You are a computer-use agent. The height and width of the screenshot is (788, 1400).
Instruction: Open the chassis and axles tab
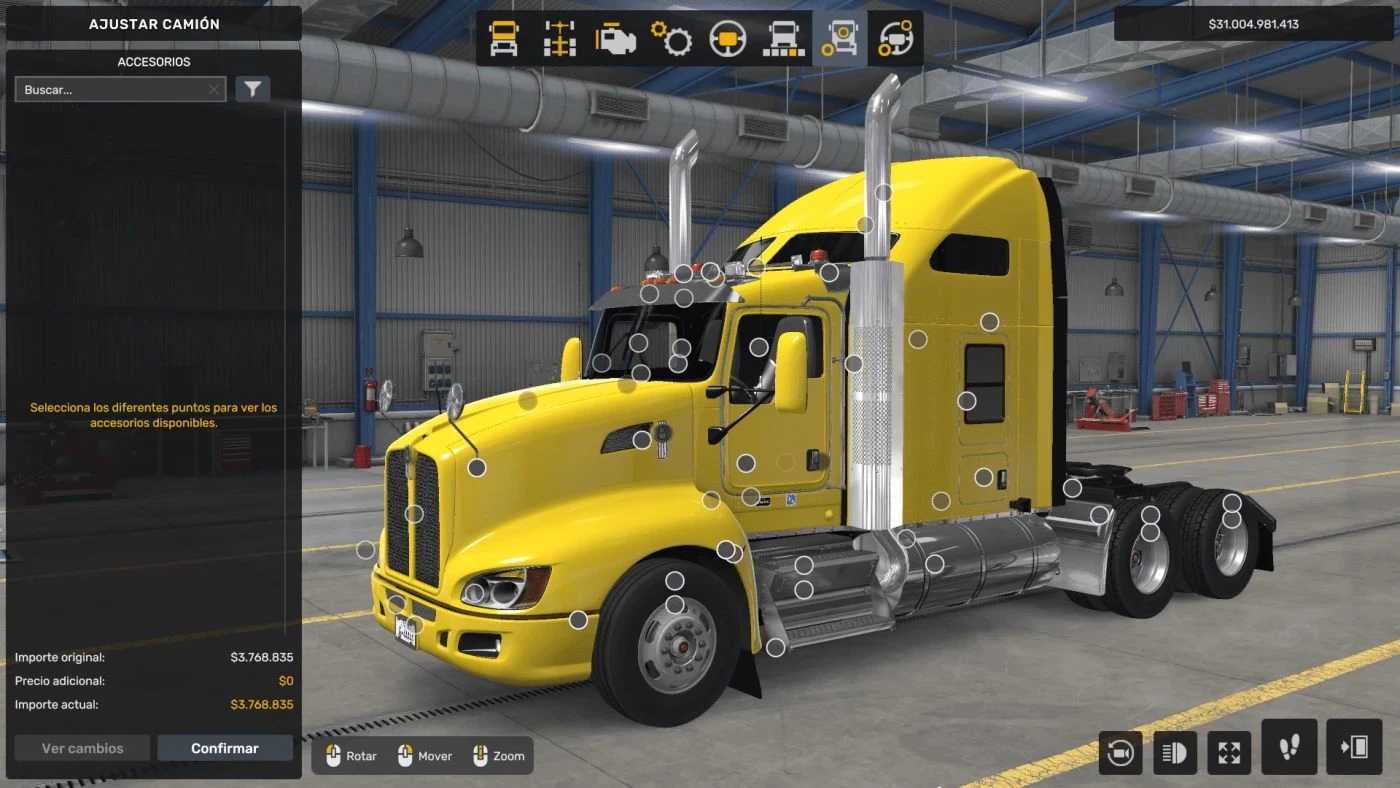tap(560, 39)
